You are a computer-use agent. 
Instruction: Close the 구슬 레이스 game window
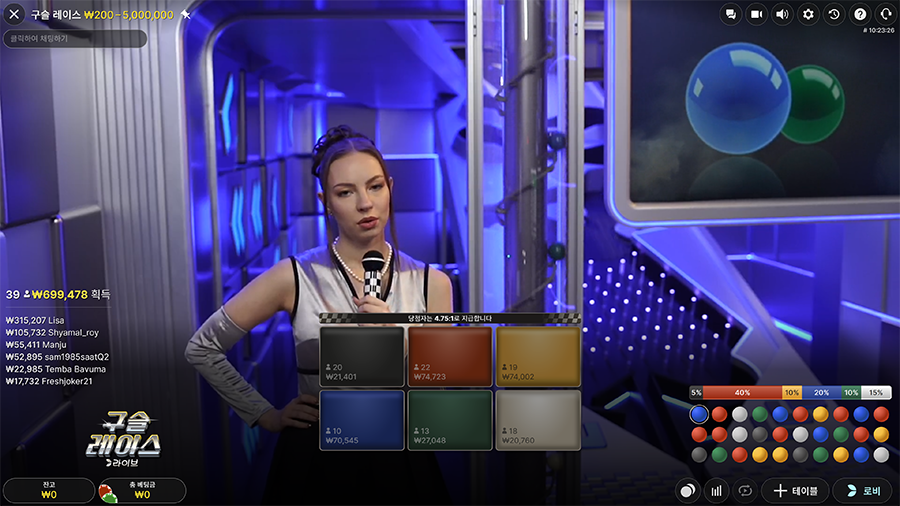tap(14, 14)
